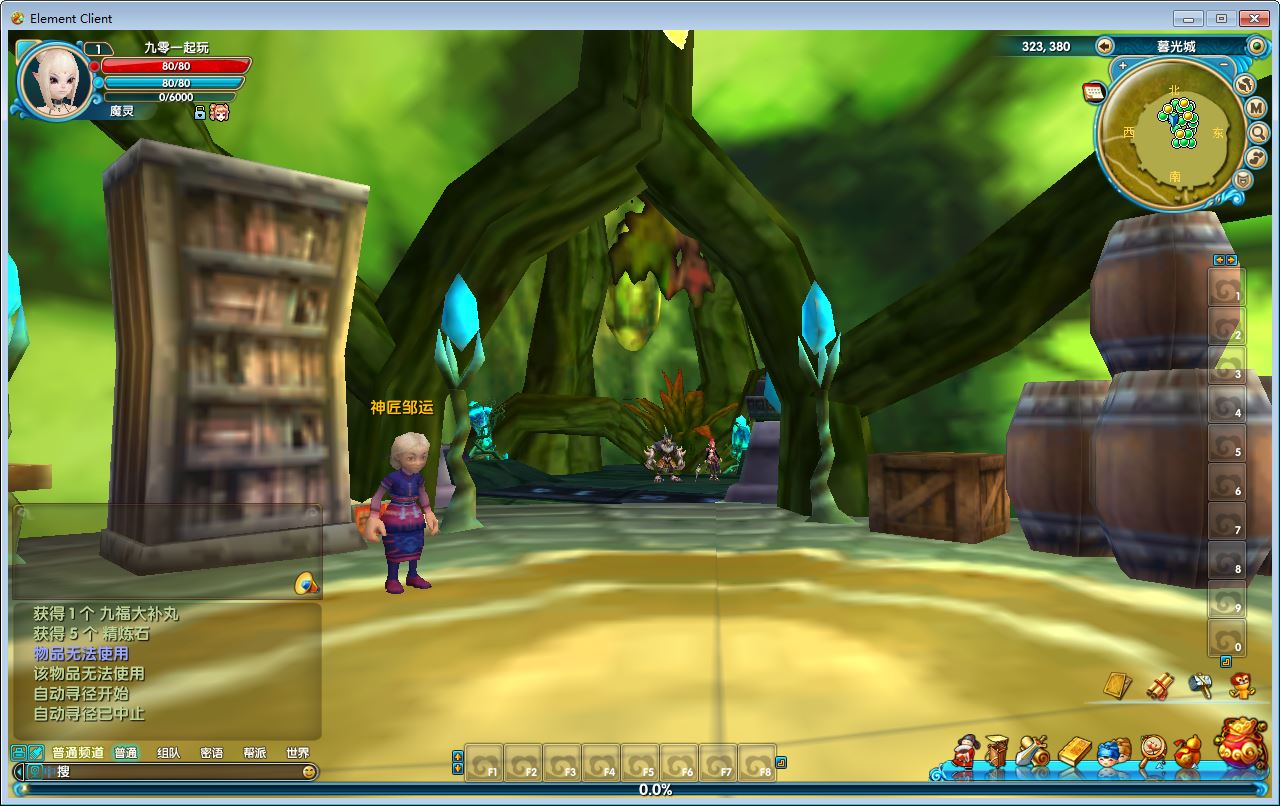Open the calendar icon beside the minimap
This screenshot has height=806, width=1280.
click(1093, 92)
